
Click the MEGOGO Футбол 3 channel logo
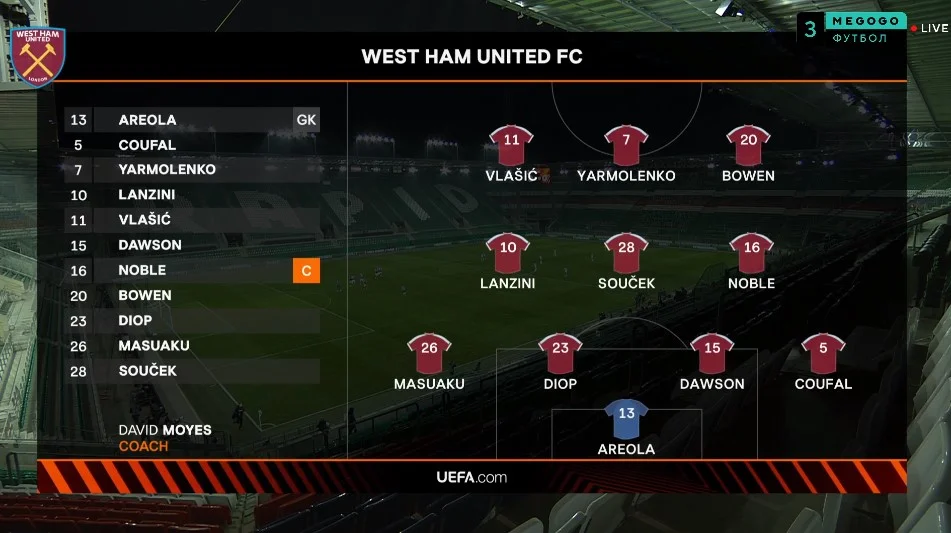pos(853,28)
